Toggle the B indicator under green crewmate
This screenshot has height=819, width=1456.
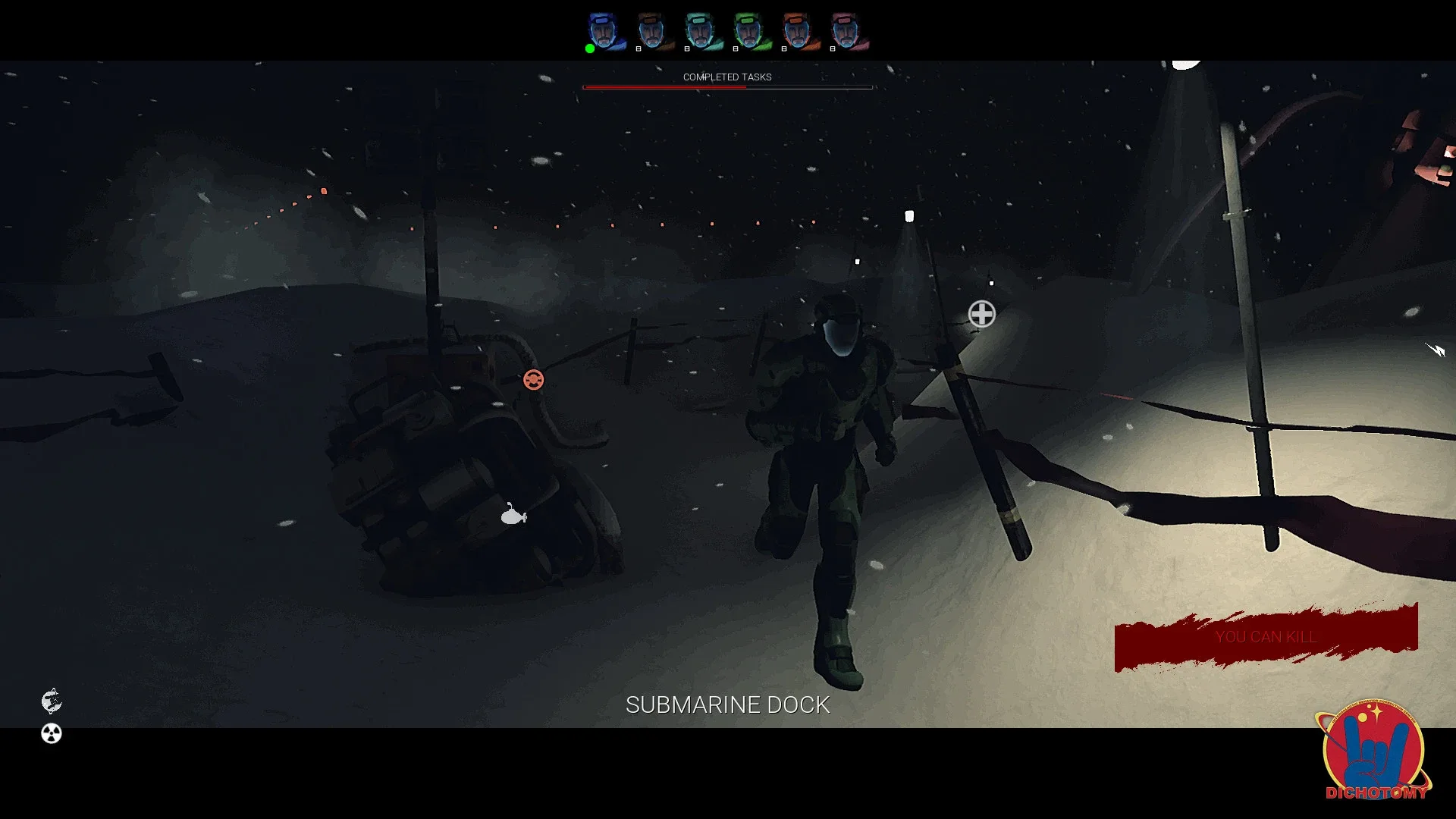click(736, 49)
